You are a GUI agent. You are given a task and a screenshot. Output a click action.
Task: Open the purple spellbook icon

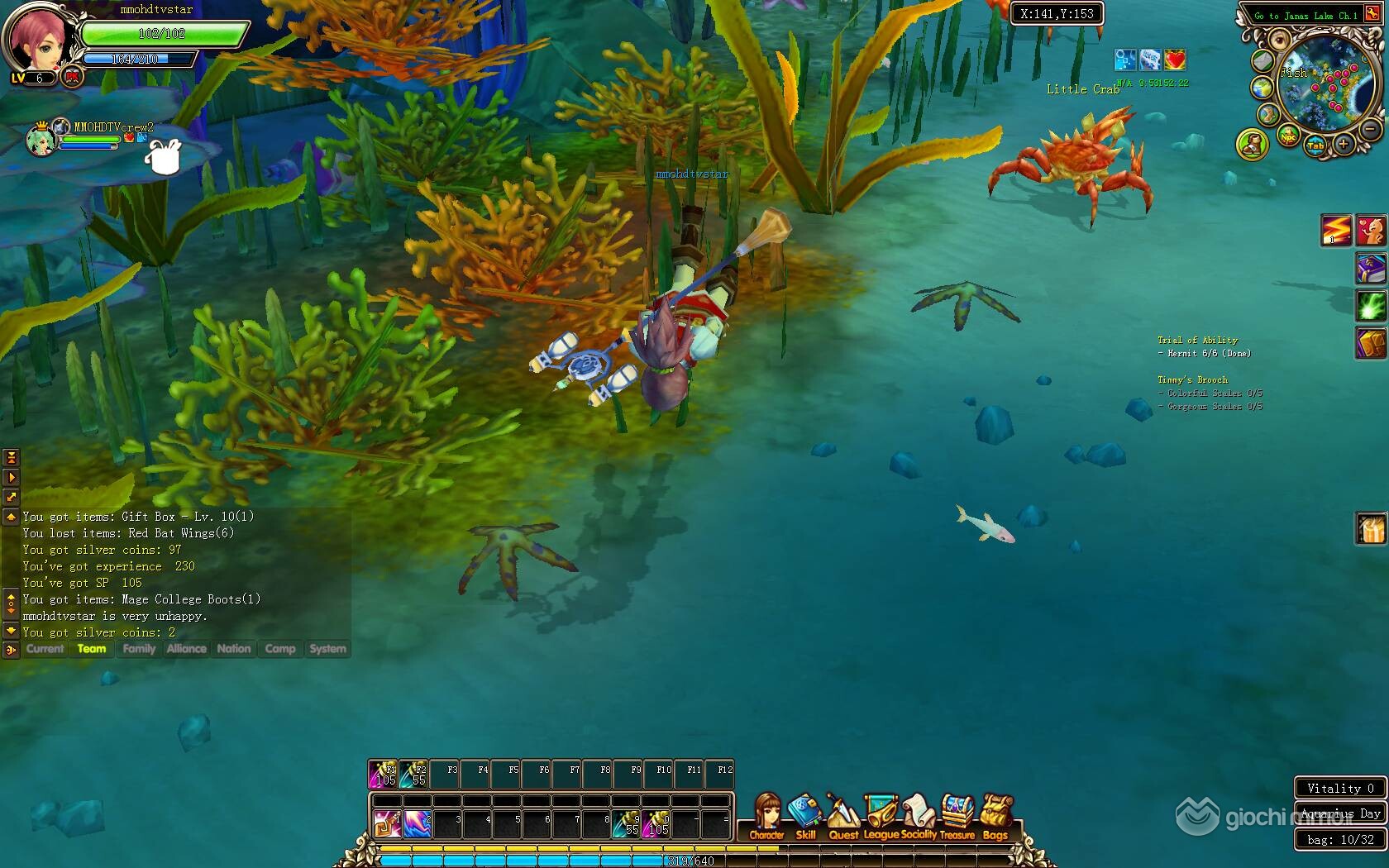1371,269
